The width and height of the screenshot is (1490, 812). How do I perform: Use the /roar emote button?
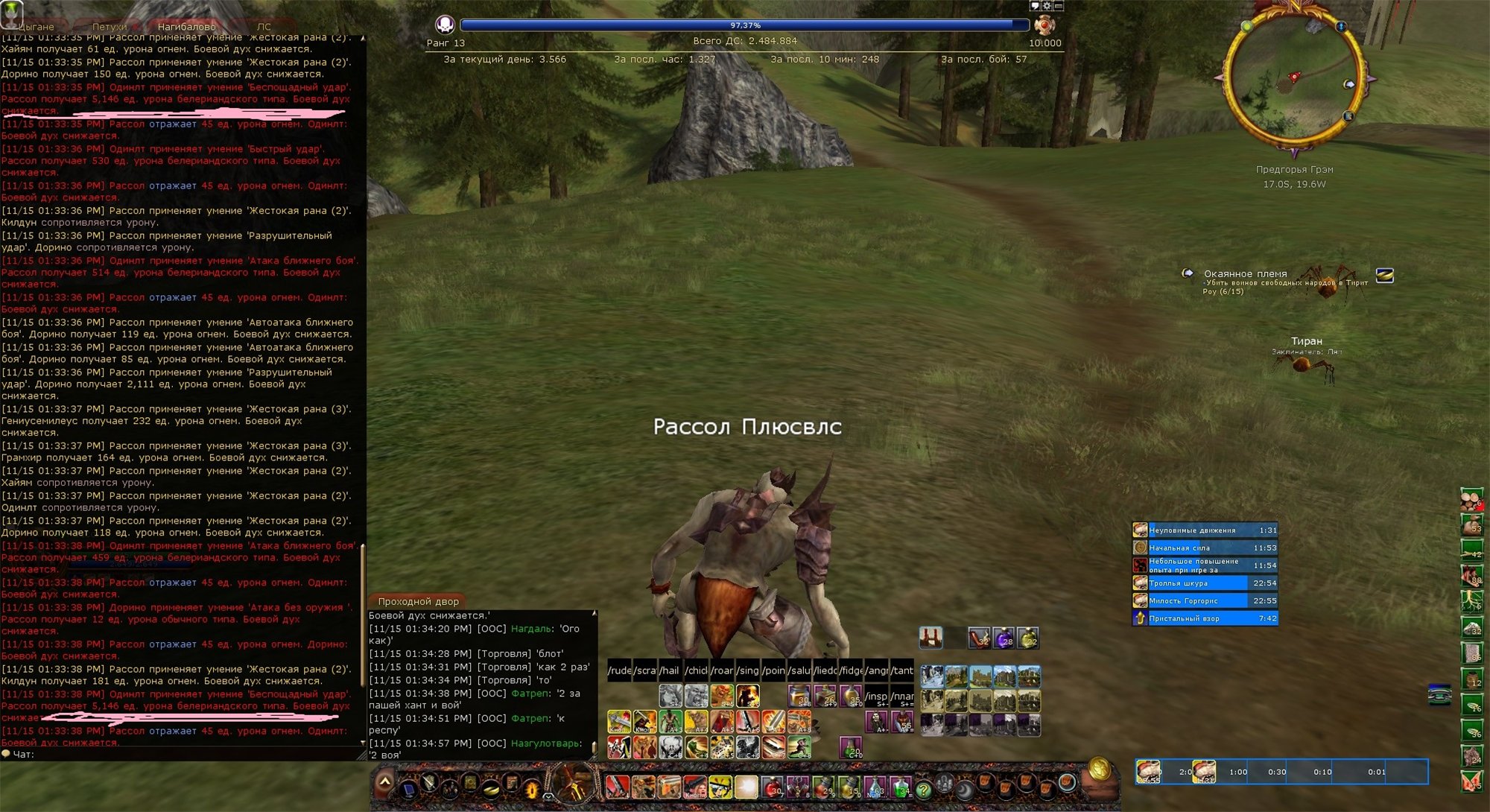[722, 670]
